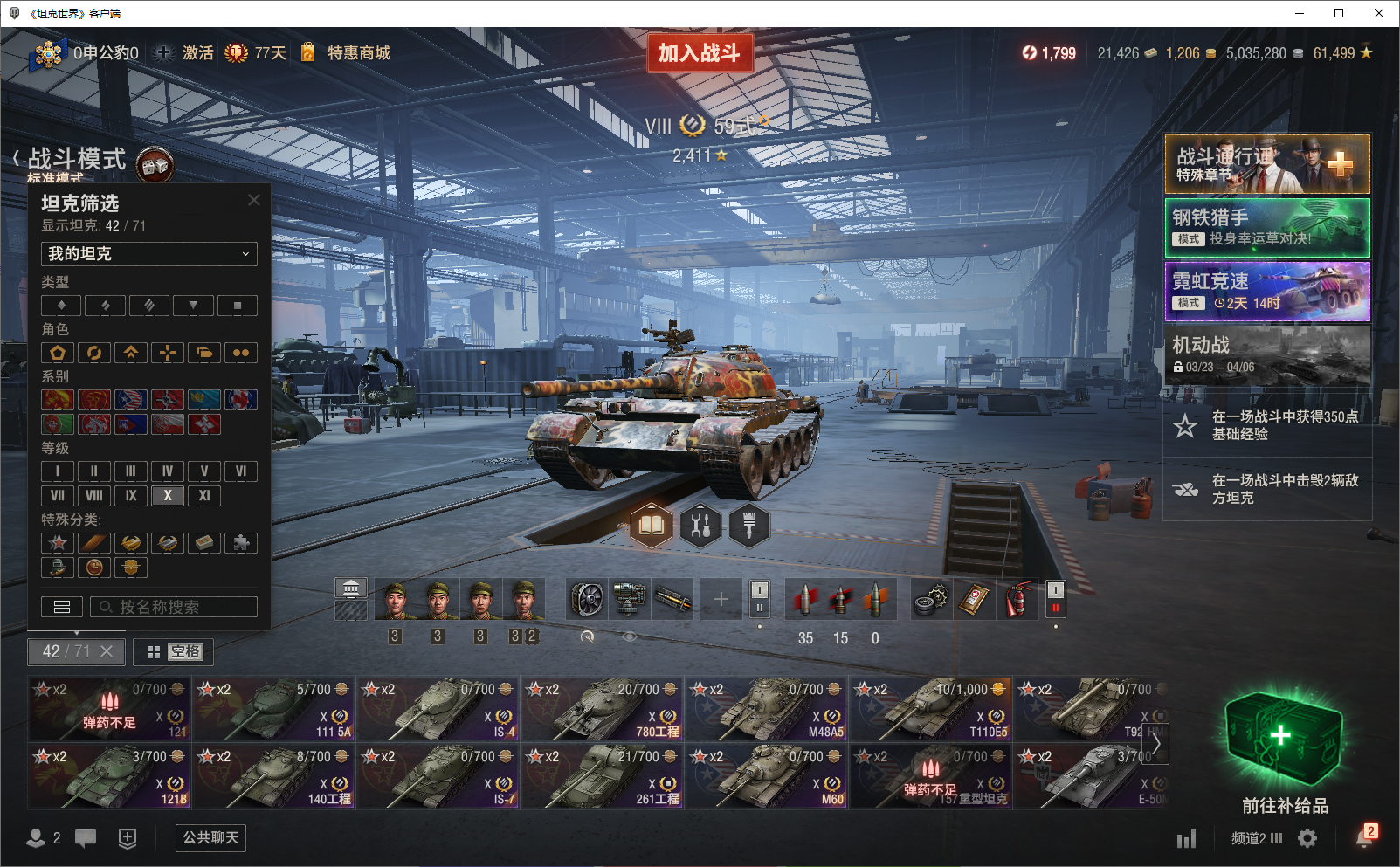Toggle the tier VIII filter
Image resolution: width=1400 pixels, height=867 pixels.
tap(94, 496)
